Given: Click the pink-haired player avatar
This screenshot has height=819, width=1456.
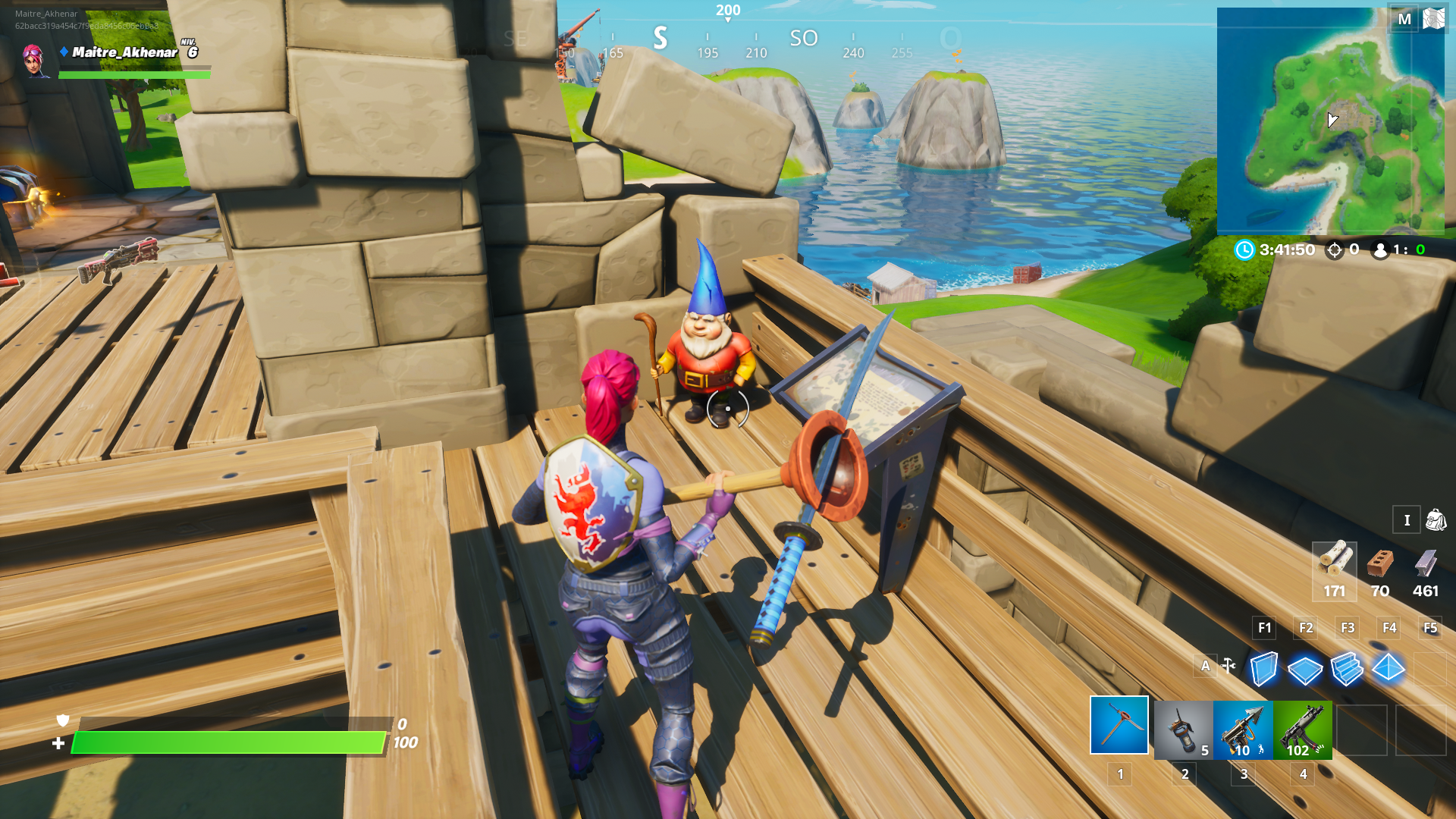Looking at the screenshot, I should click(34, 59).
